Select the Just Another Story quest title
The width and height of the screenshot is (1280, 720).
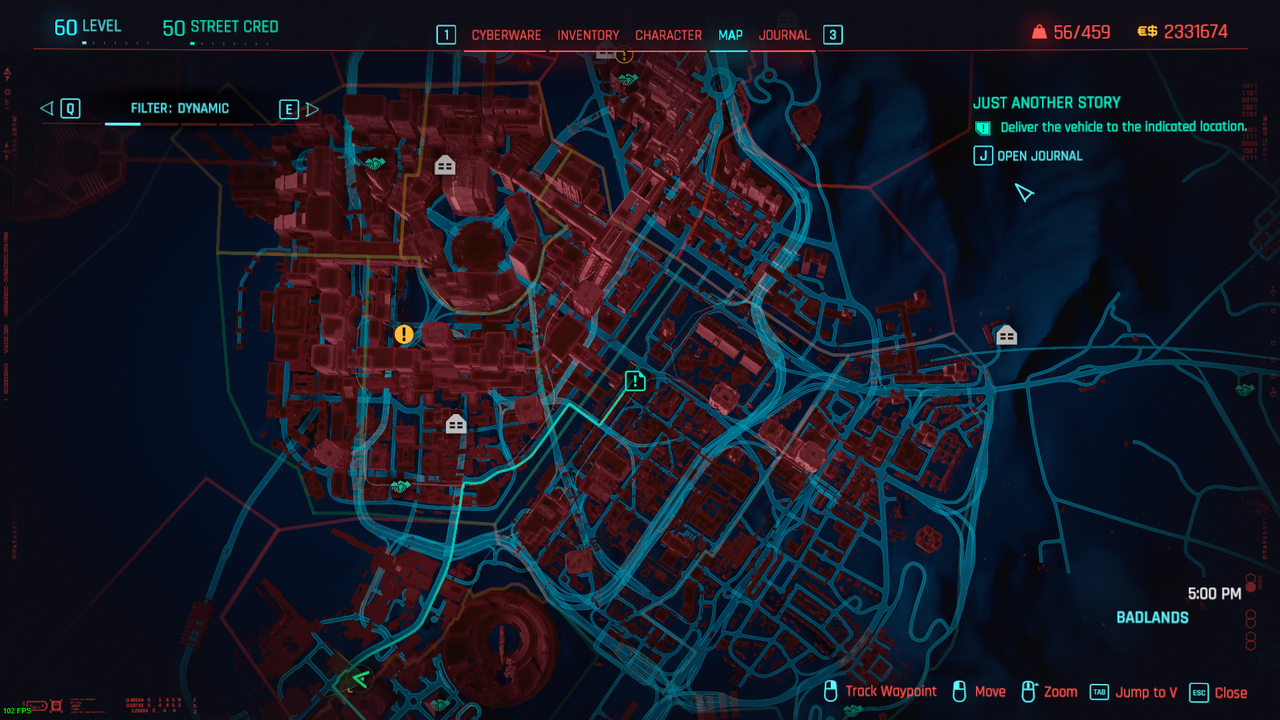(x=1046, y=102)
